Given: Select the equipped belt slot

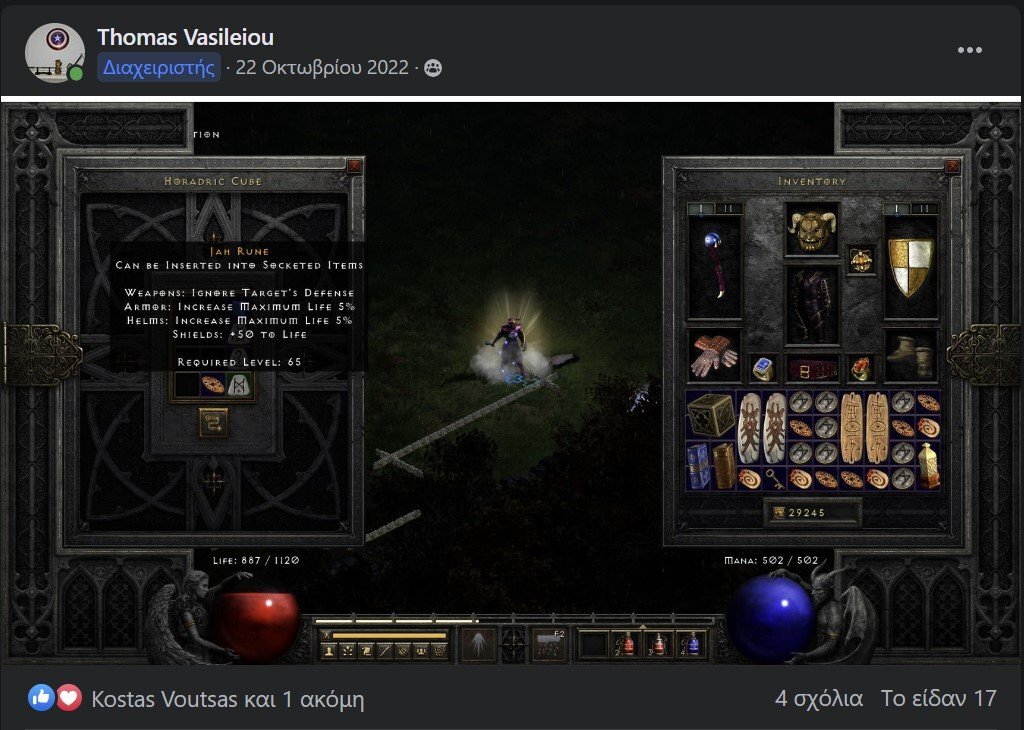Looking at the screenshot, I should point(811,369).
